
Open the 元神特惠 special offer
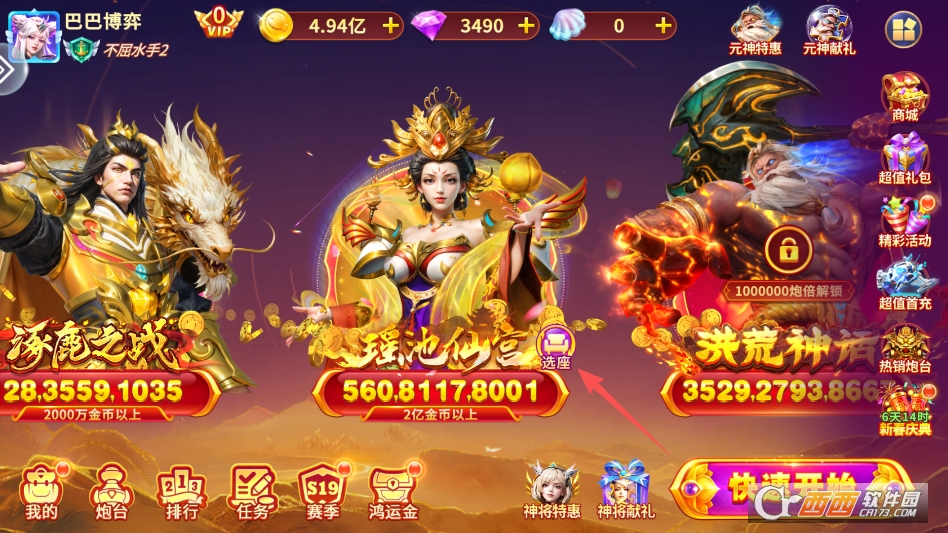757,30
